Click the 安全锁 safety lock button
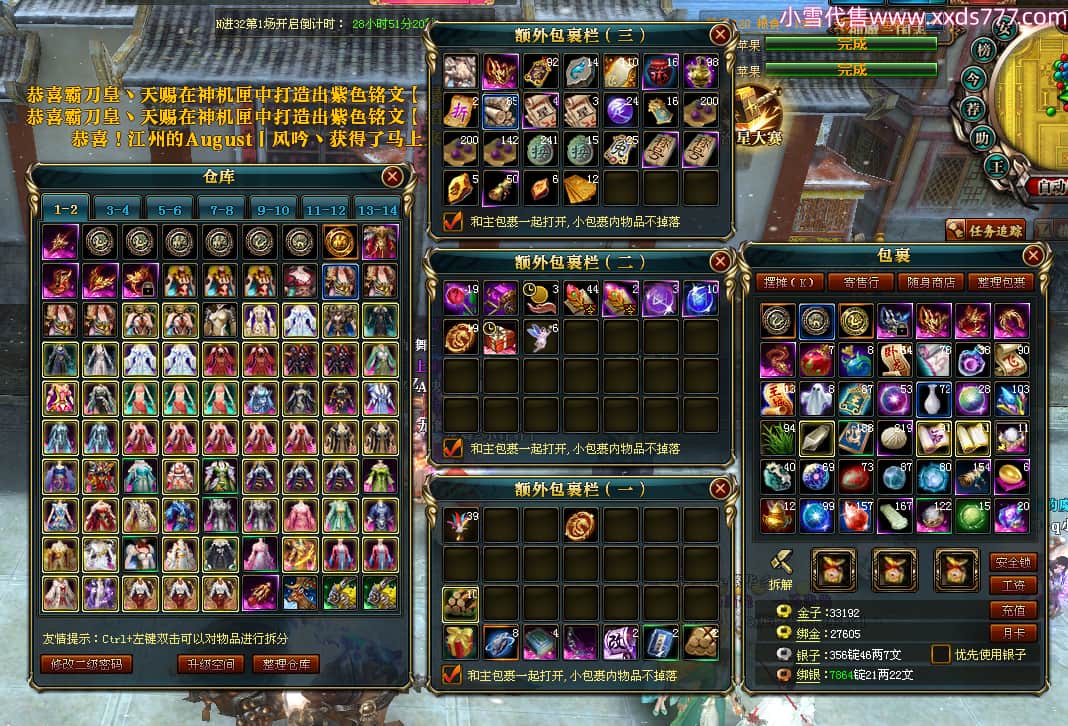1068x726 pixels. point(1013,562)
